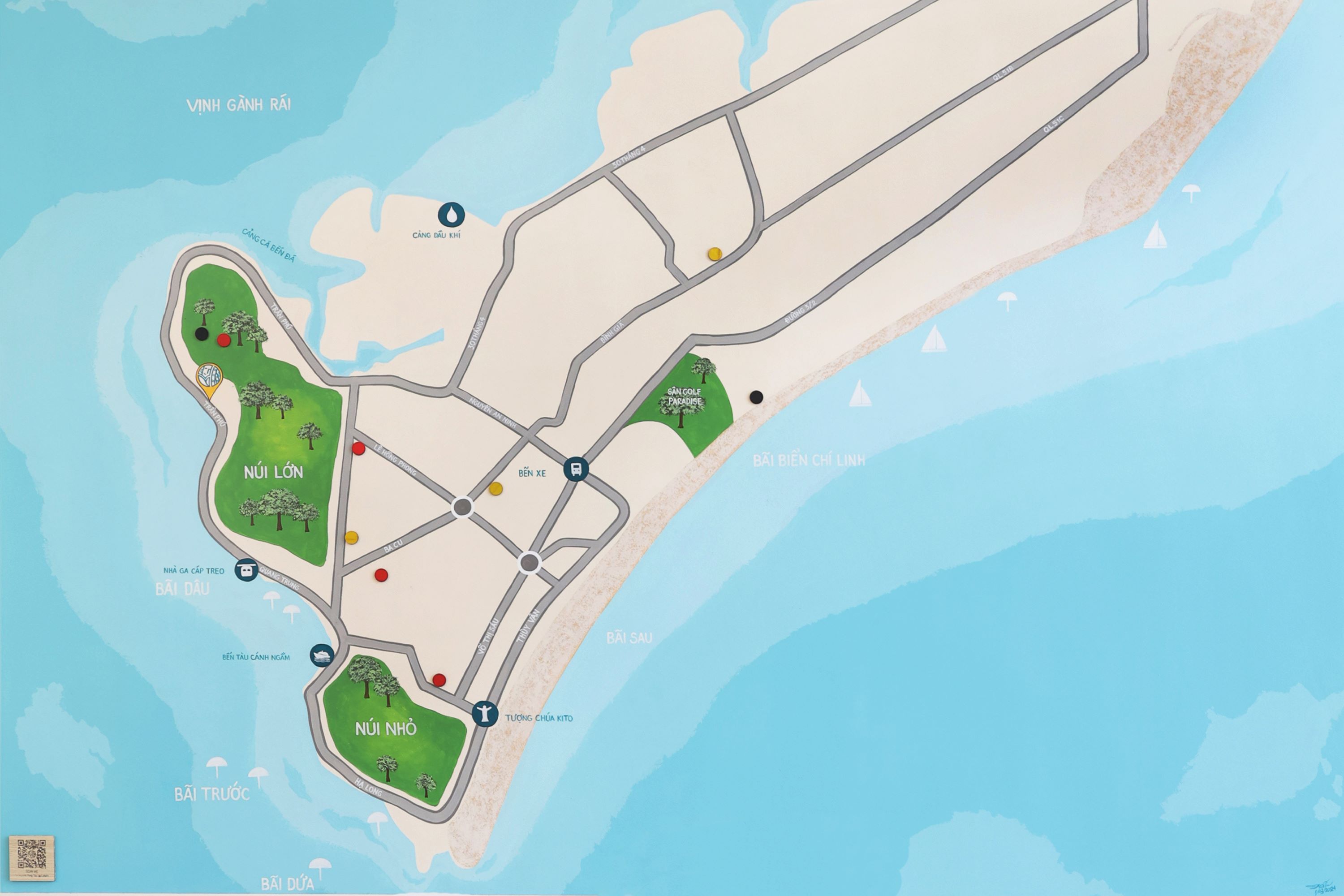Select the Bến Tàu Cánh Ngầm boat icon

click(322, 655)
